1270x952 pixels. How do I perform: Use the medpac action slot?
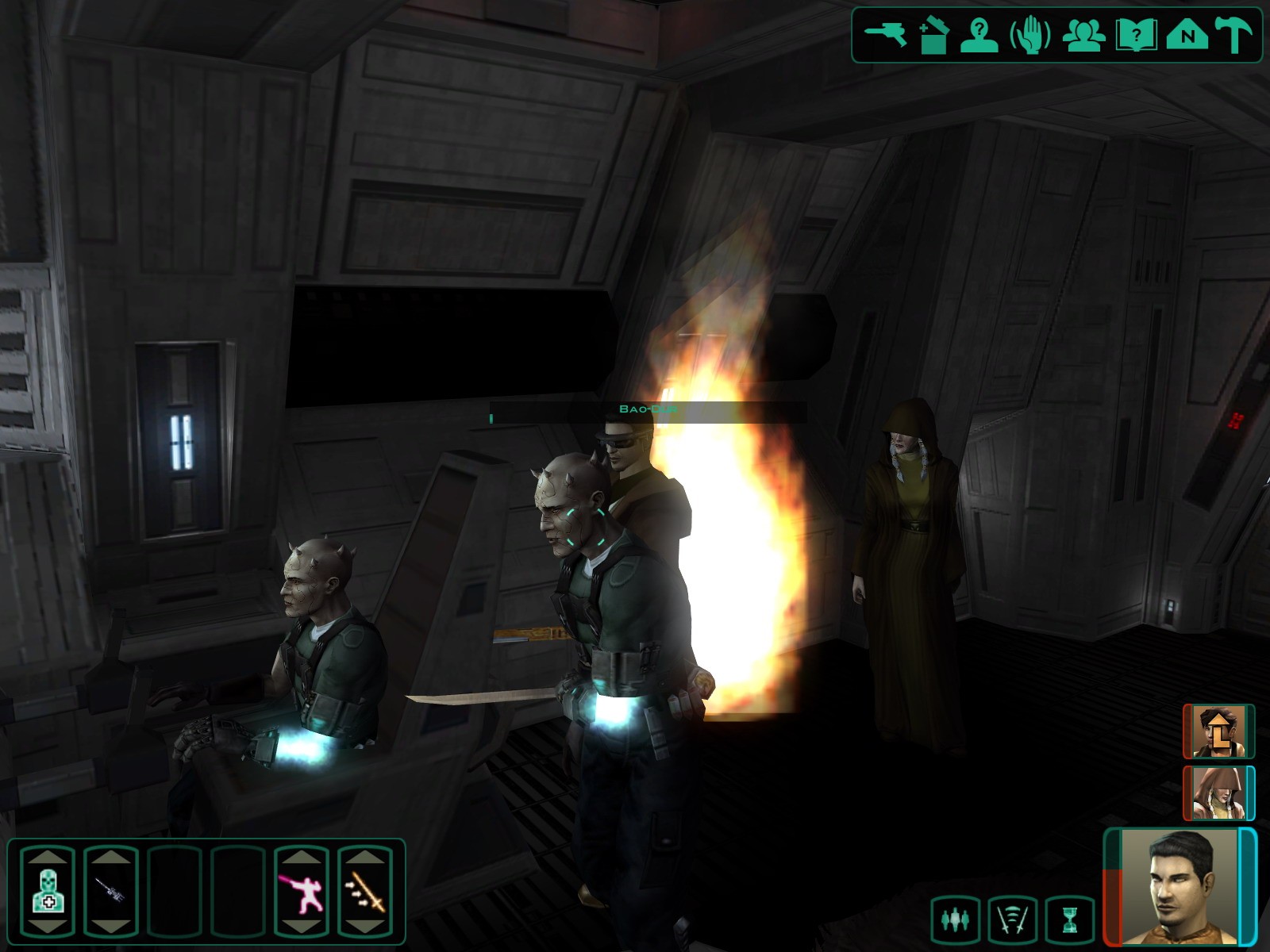48,892
